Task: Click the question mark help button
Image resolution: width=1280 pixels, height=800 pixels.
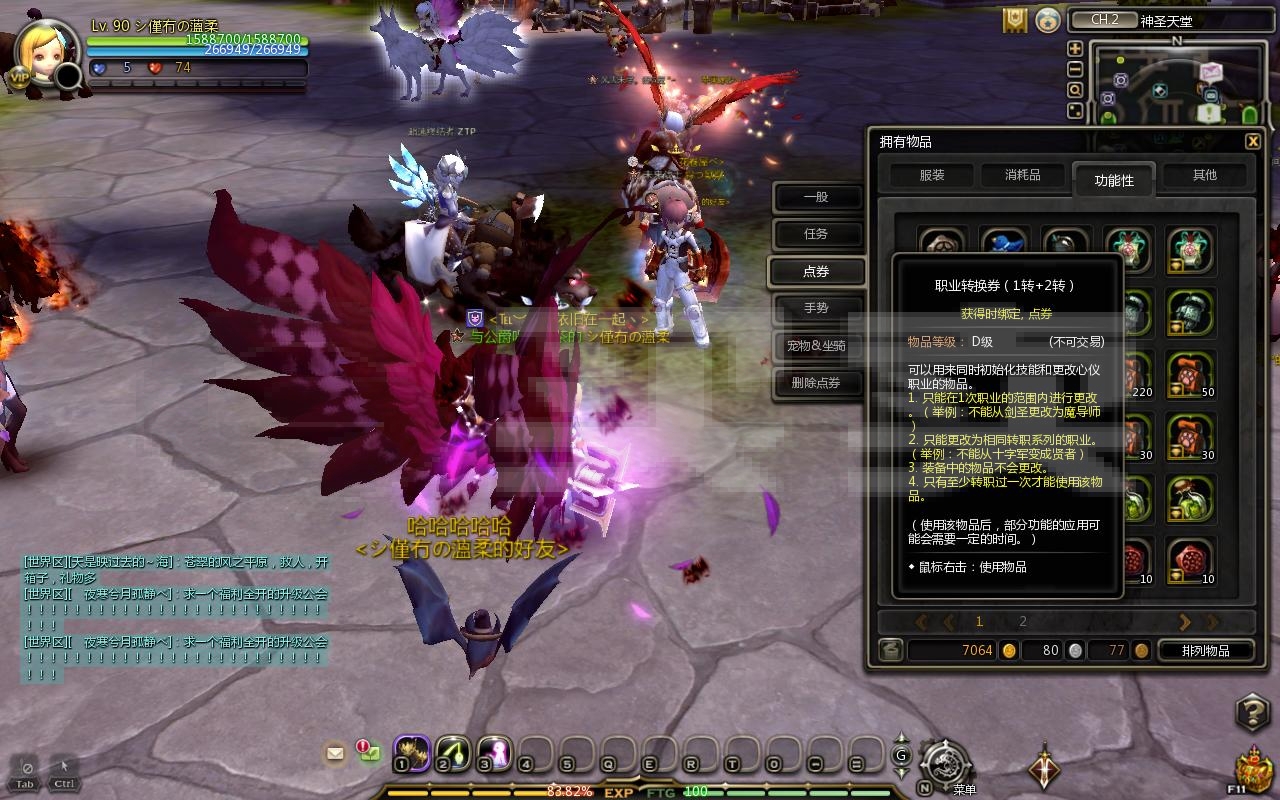Action: (1252, 713)
